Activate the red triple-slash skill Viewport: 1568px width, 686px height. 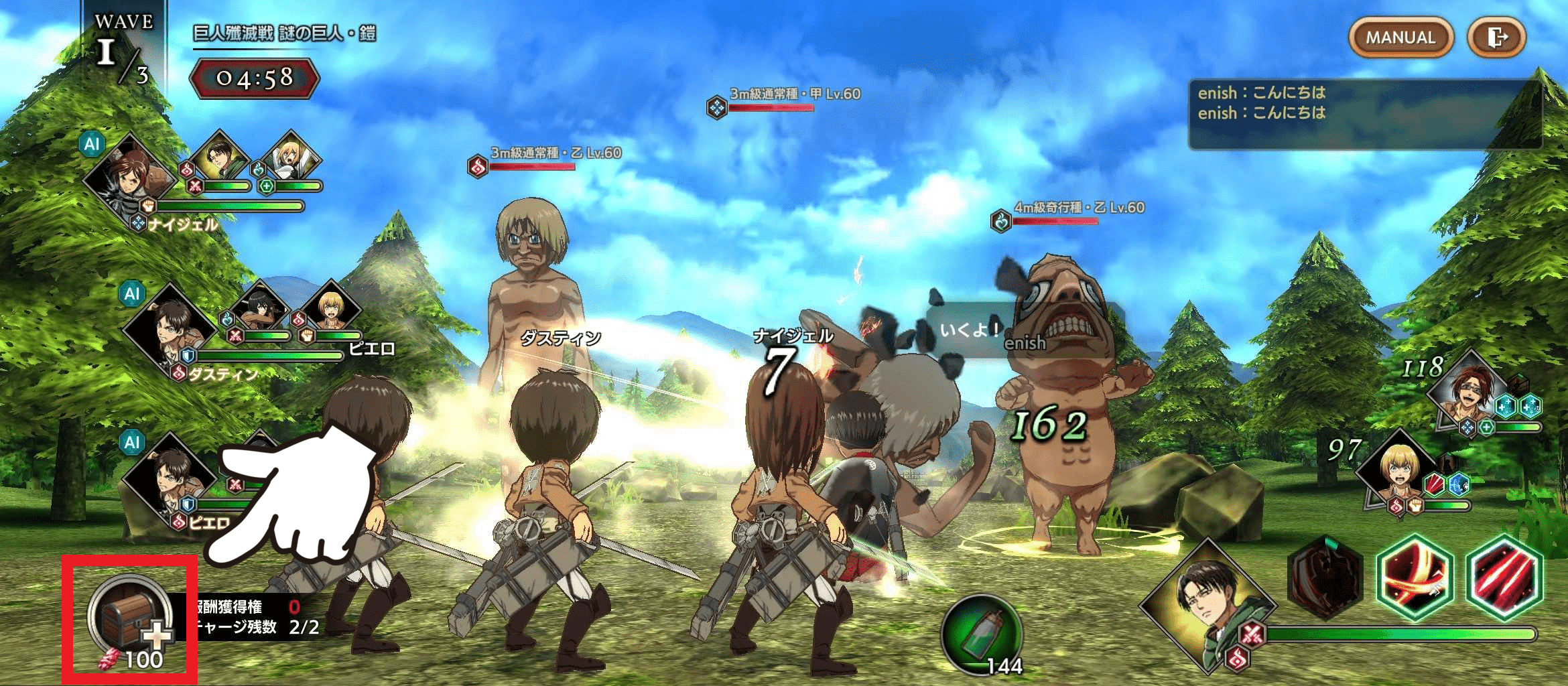(x=1504, y=577)
